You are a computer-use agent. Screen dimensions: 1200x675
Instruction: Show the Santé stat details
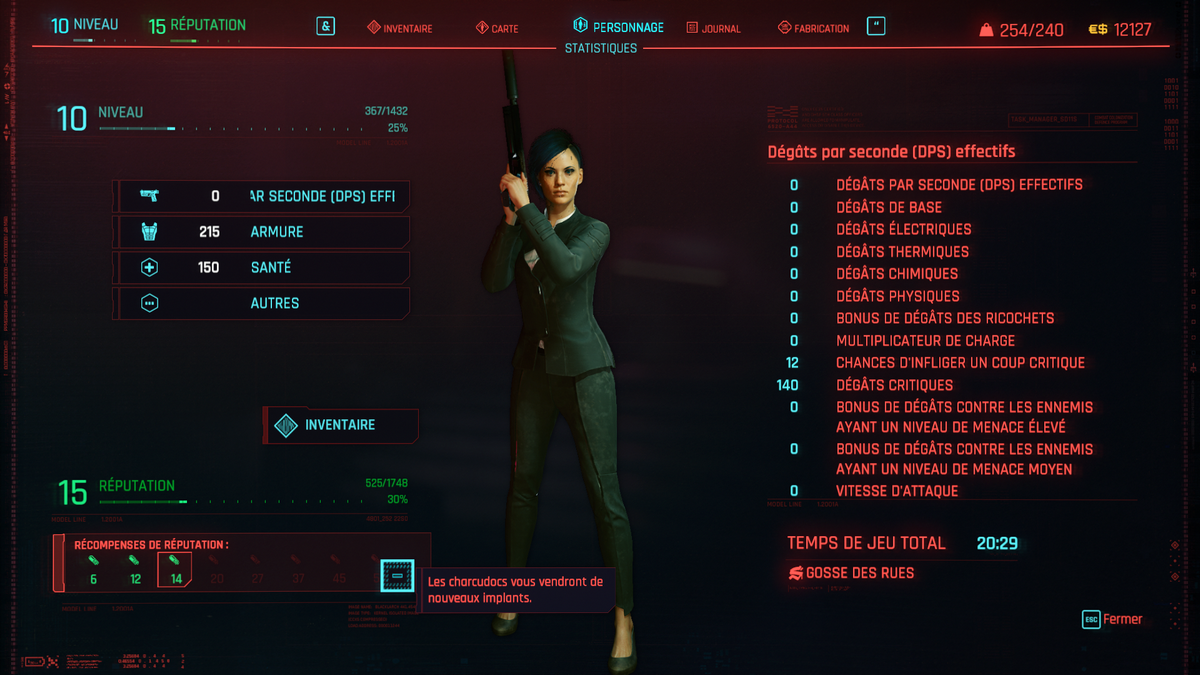[262, 268]
